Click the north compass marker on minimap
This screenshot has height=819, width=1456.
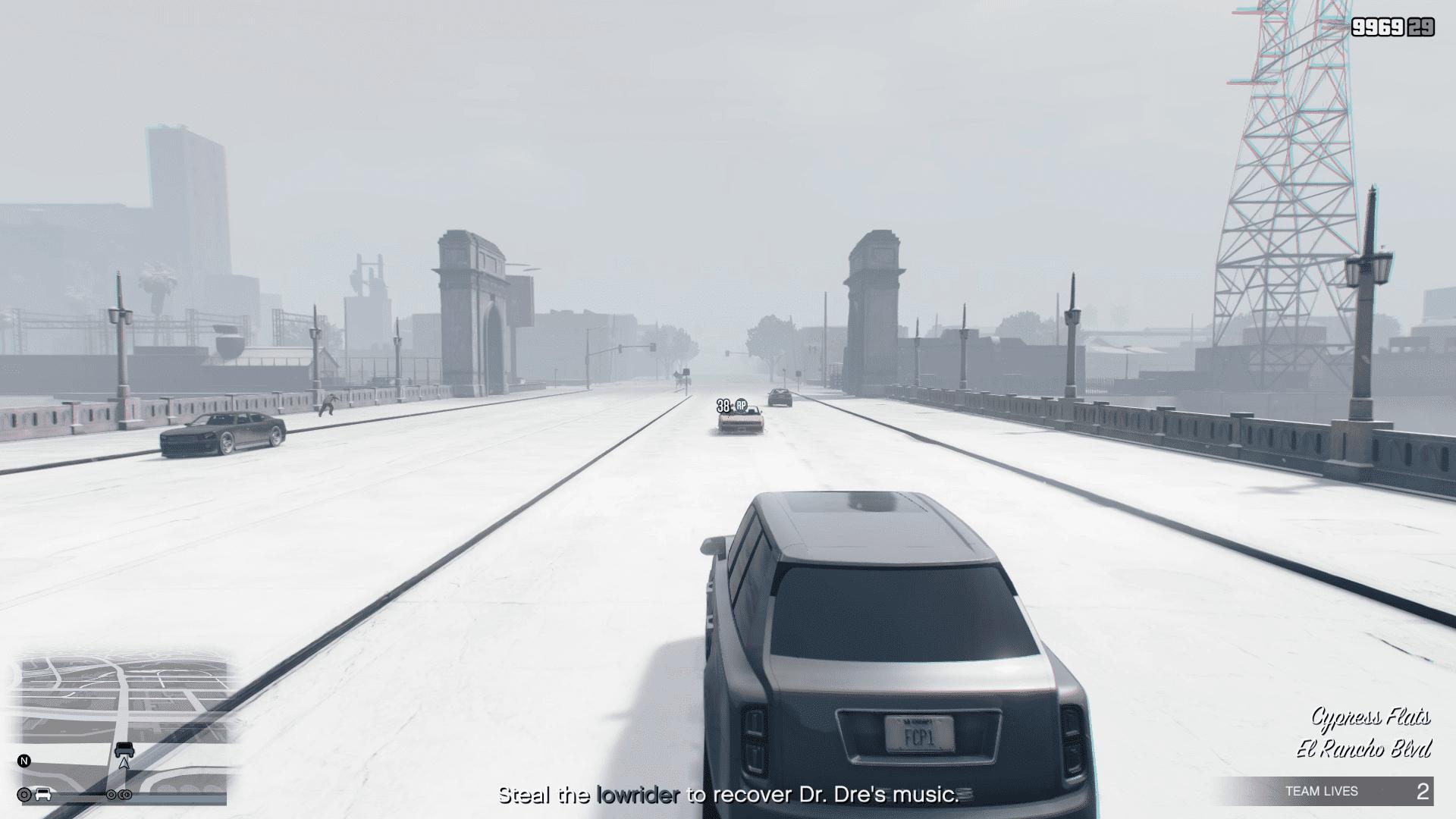pyautogui.click(x=24, y=761)
